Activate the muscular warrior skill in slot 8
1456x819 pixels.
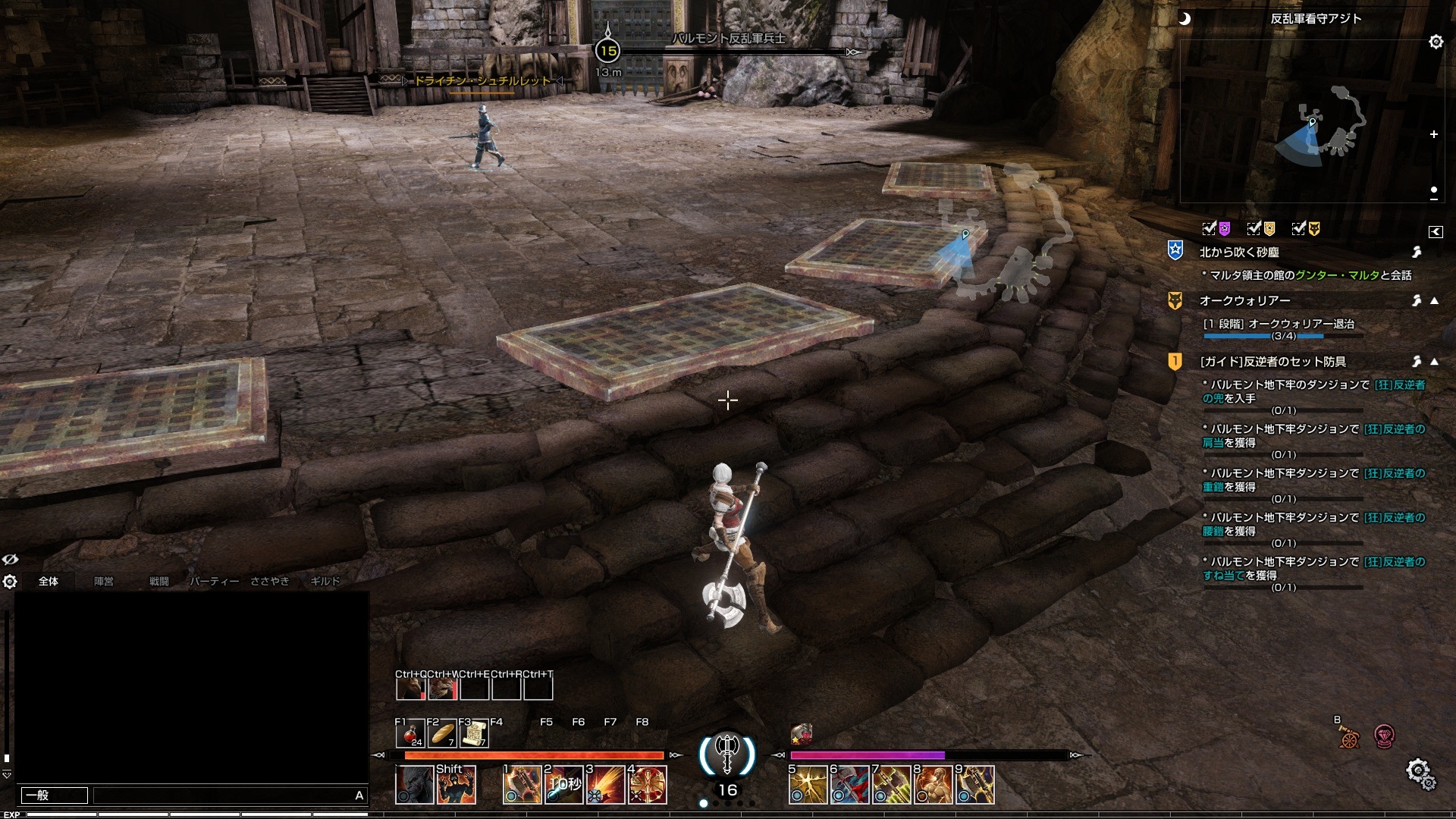tap(934, 785)
